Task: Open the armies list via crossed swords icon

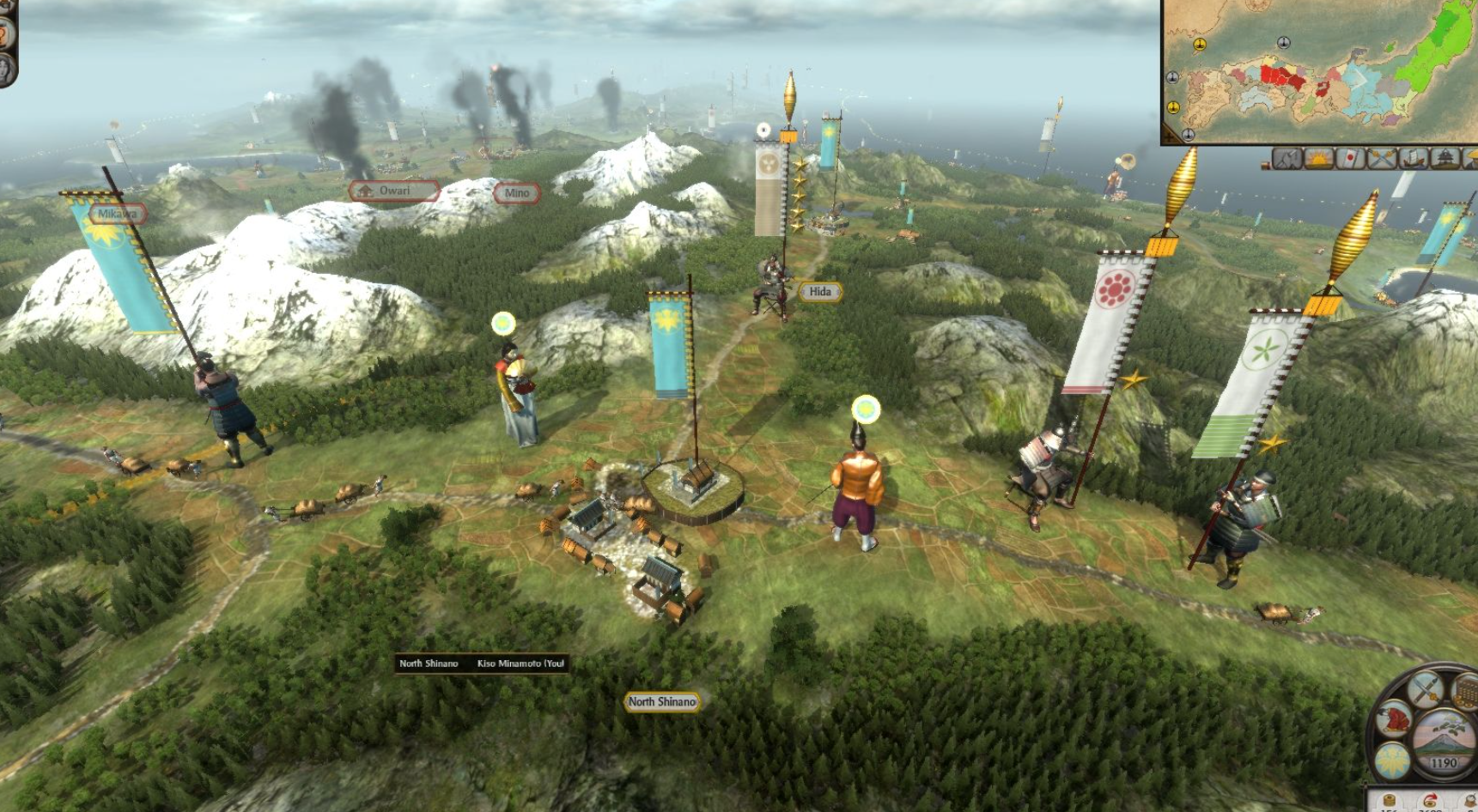Action: (1381, 160)
